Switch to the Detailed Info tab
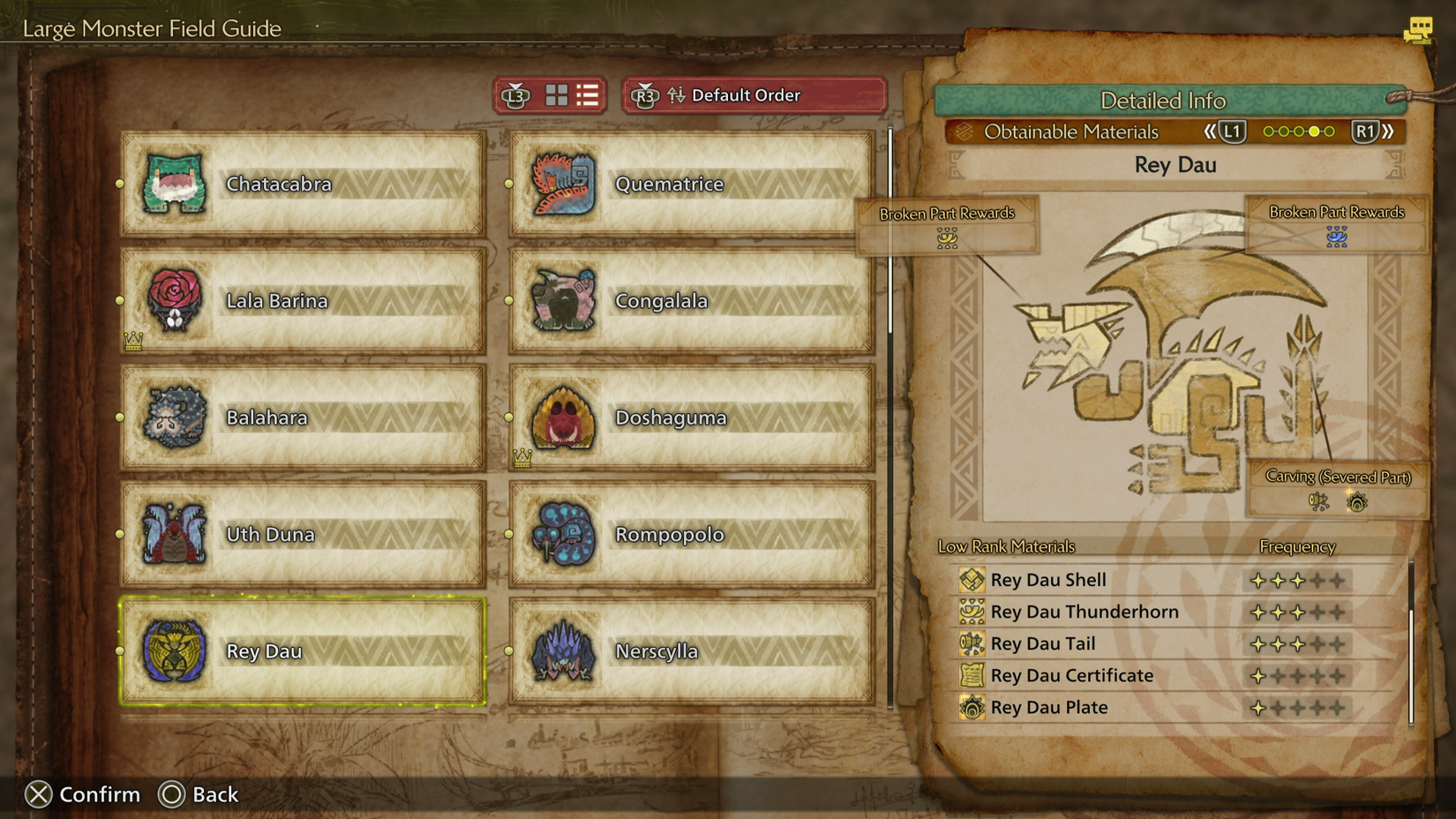 coord(1163,101)
